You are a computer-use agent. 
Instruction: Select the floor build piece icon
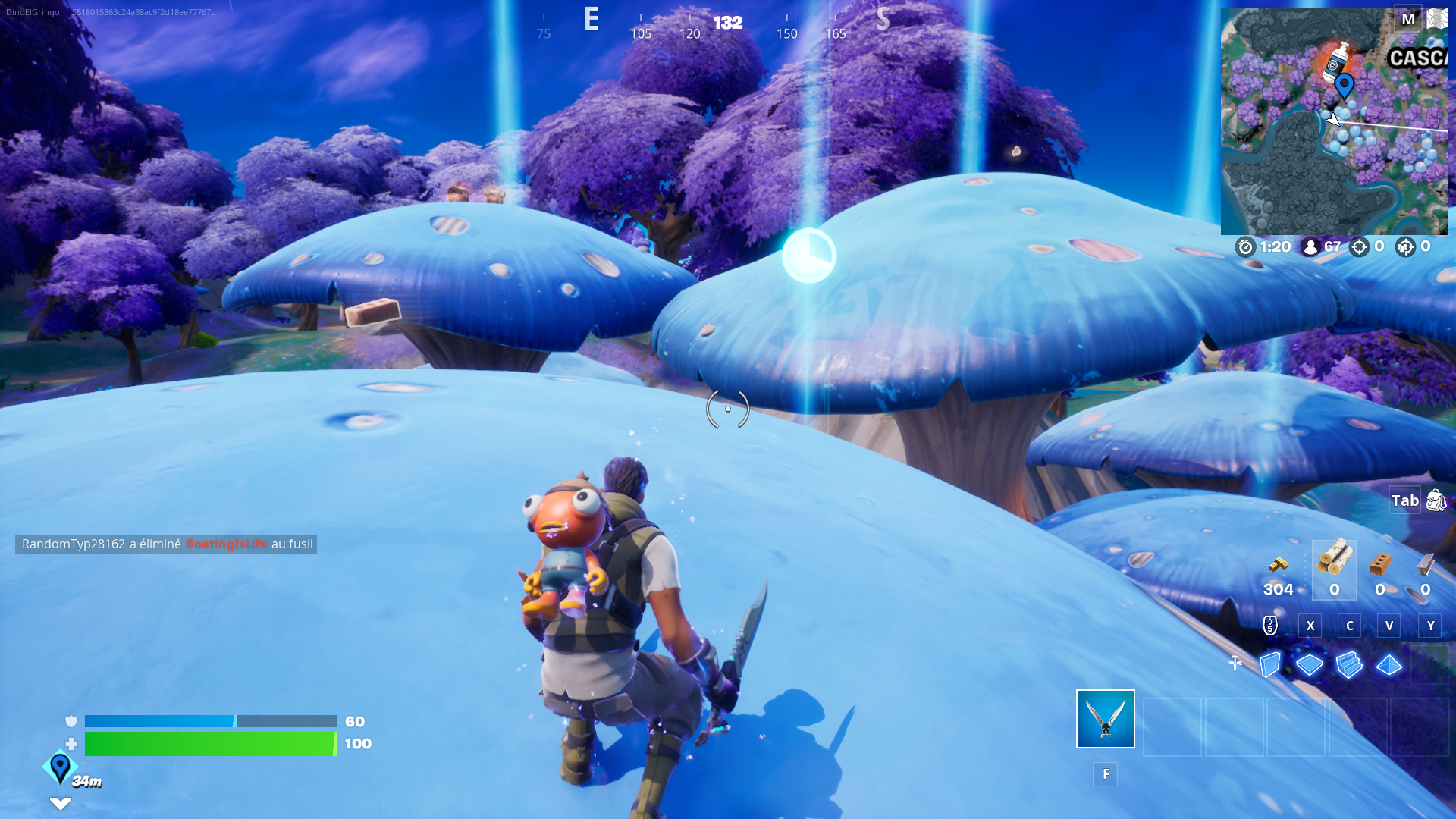tap(1310, 665)
